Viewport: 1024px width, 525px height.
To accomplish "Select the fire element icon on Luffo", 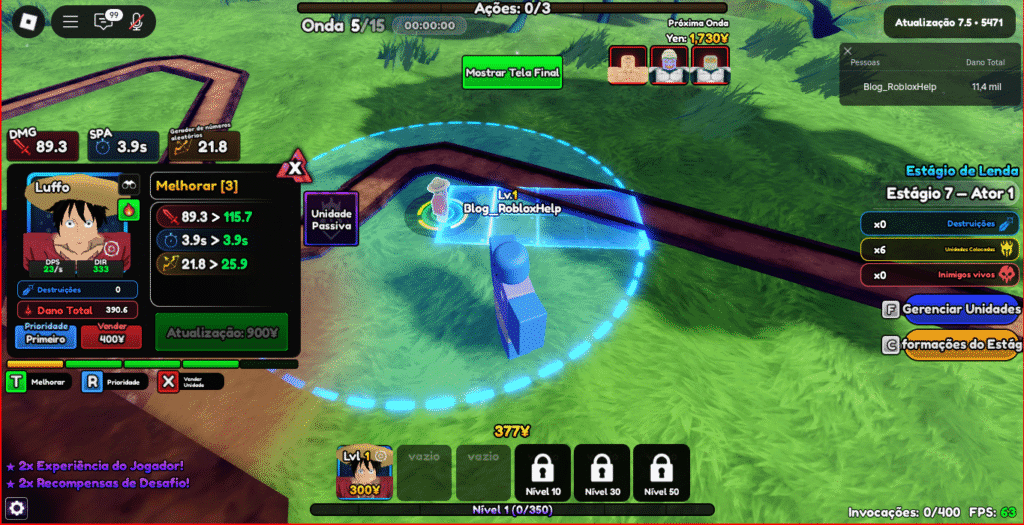I will (128, 210).
